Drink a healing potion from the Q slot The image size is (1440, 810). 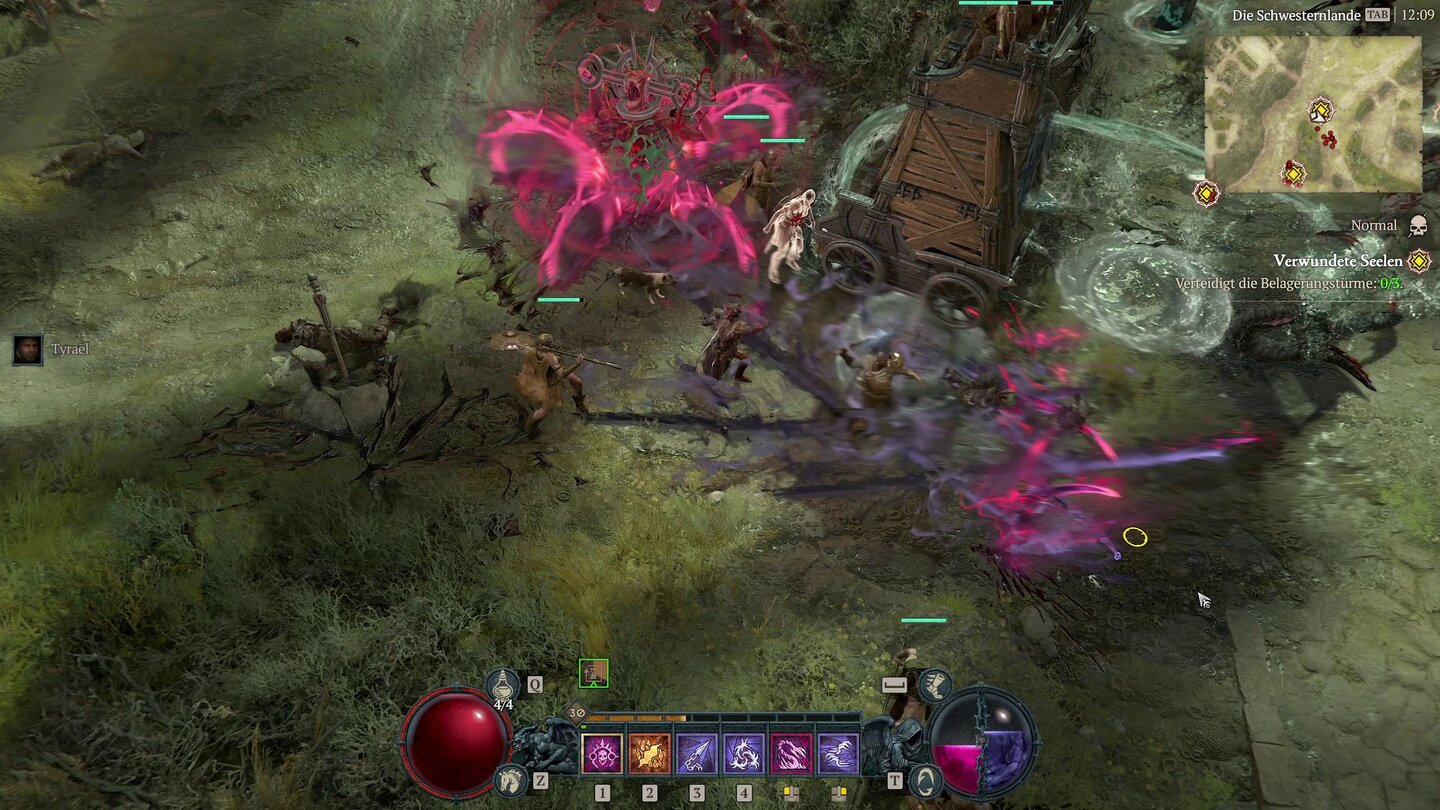coord(502,685)
